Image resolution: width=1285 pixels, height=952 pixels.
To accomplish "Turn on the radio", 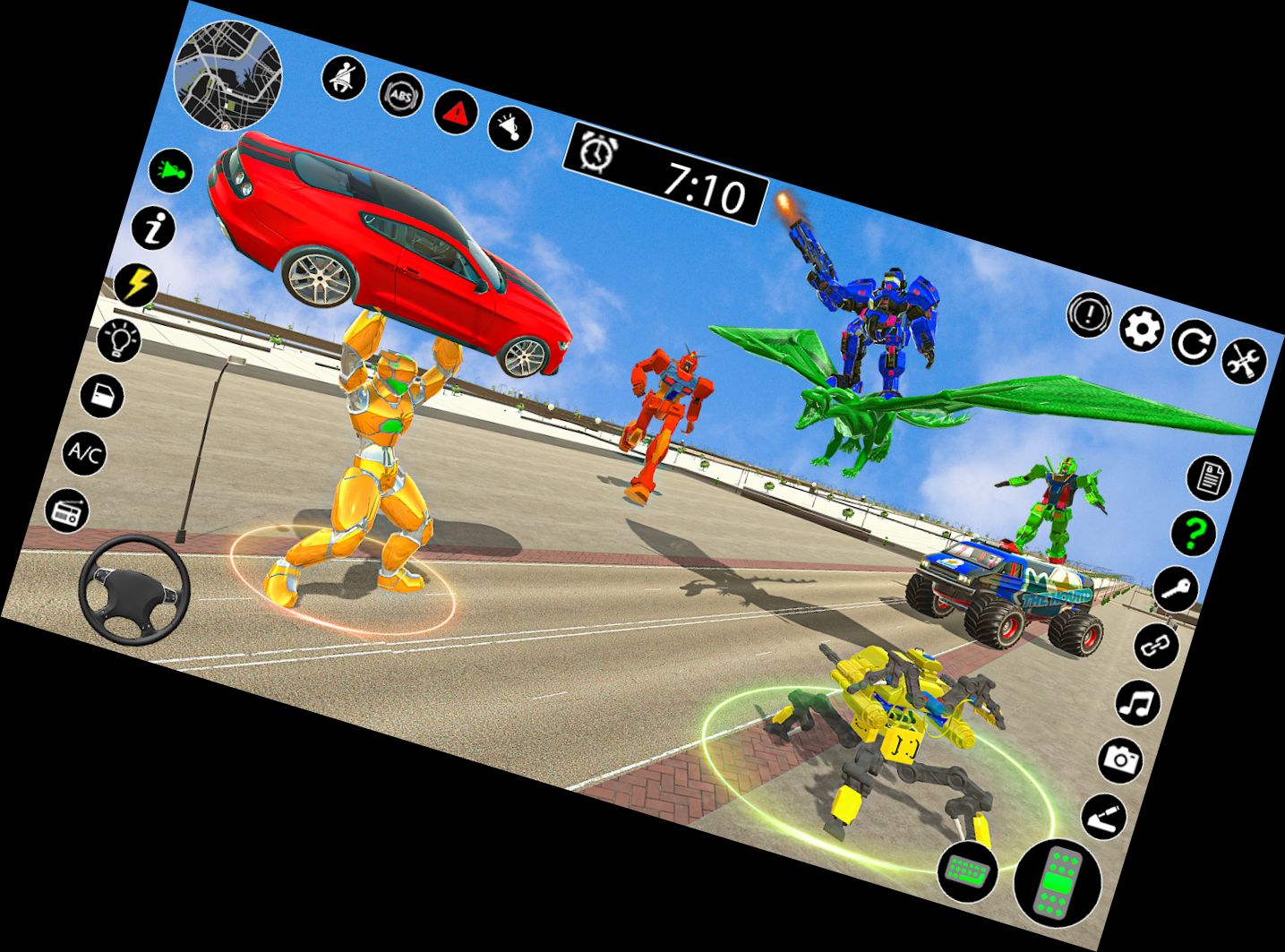I will coord(65,510).
